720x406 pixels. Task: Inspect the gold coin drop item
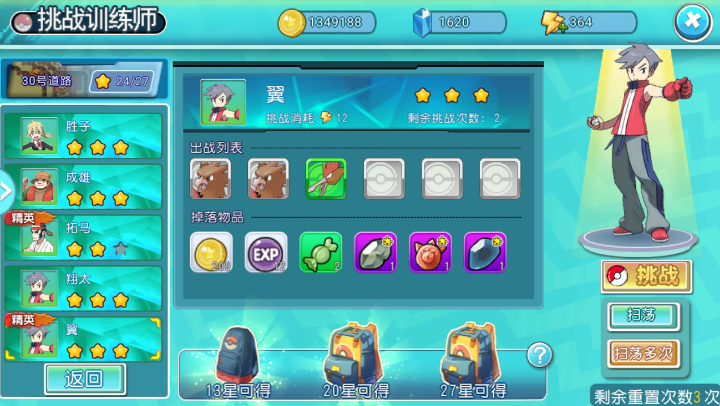click(x=211, y=253)
